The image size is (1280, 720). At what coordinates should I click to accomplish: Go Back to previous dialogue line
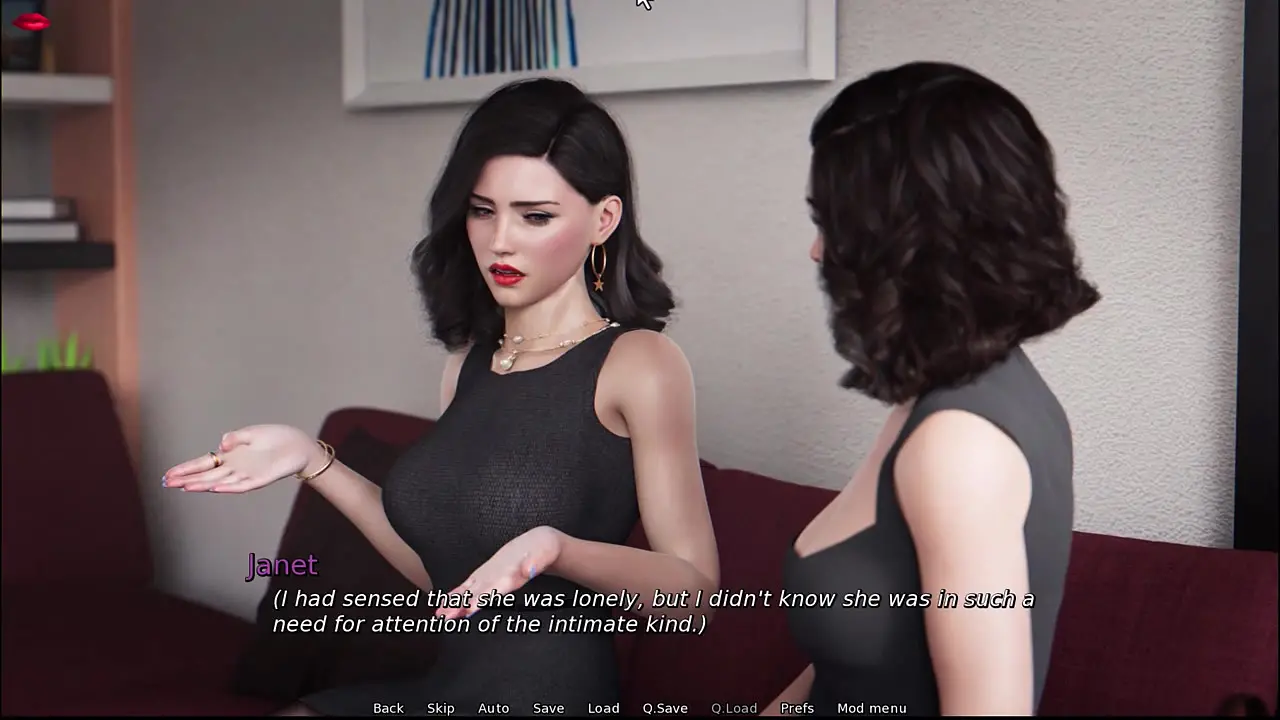click(x=388, y=708)
